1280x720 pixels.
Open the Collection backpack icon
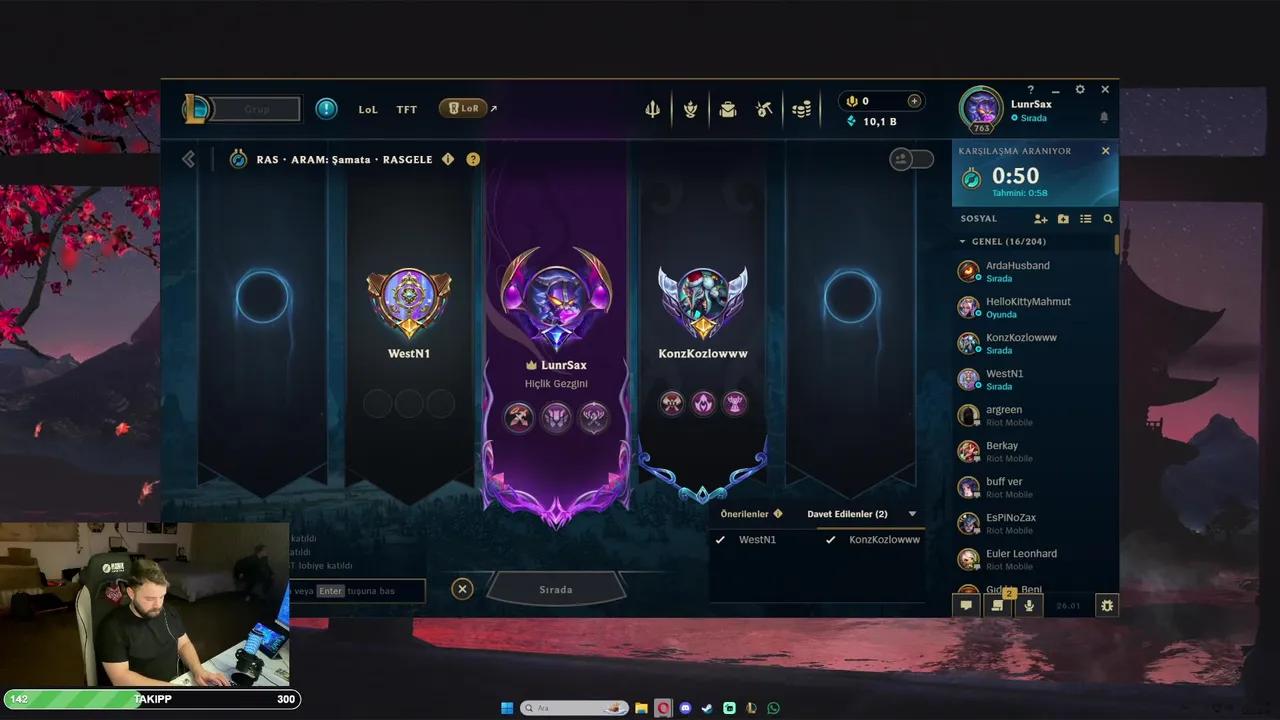[x=727, y=109]
